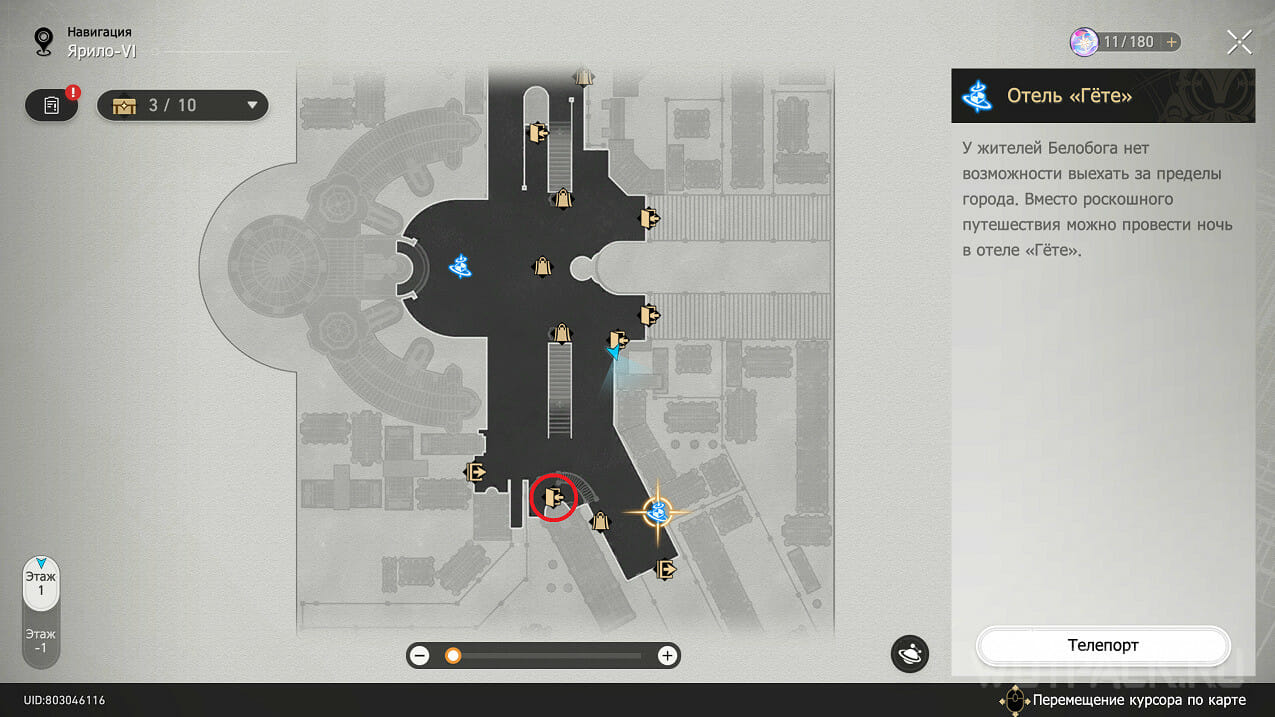1275x717 pixels.
Task: Click the map zoom slider handle
Action: [x=453, y=656]
